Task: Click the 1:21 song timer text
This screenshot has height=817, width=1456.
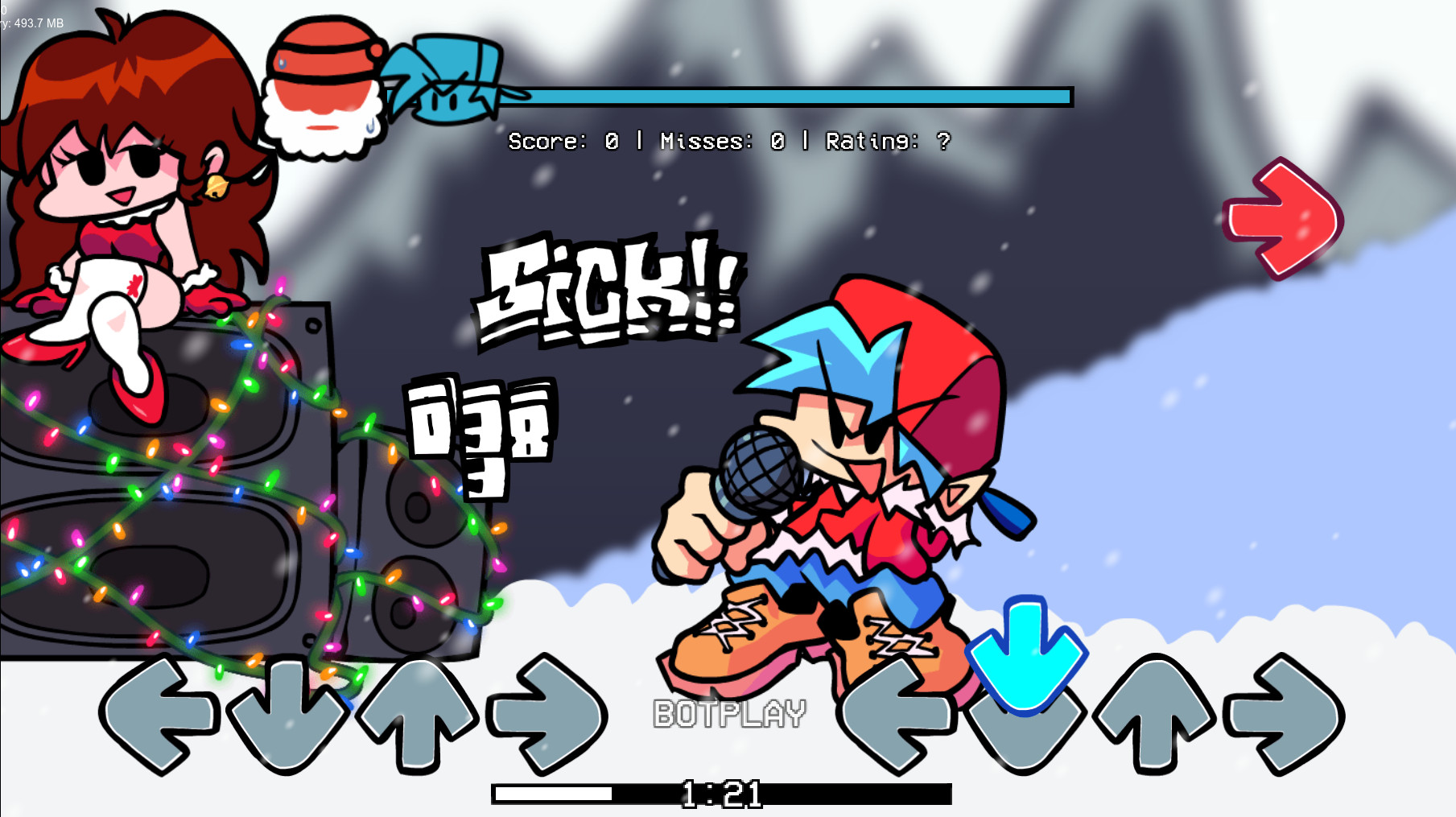Action: (x=722, y=794)
